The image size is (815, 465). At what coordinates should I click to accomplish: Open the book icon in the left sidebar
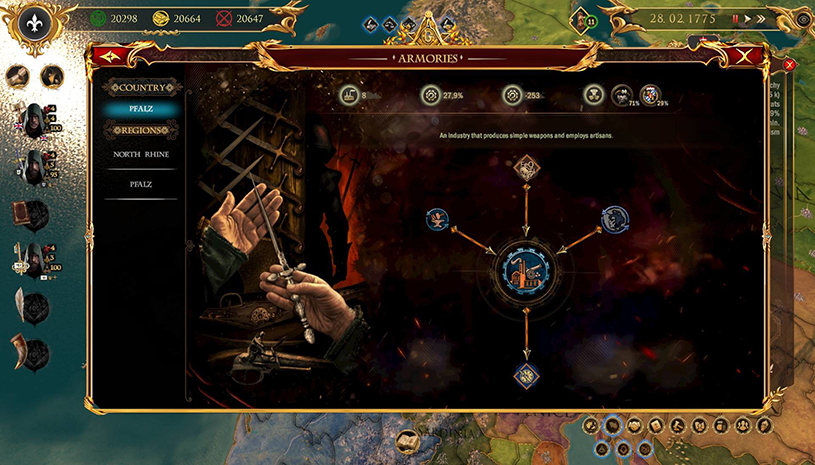click(x=25, y=213)
